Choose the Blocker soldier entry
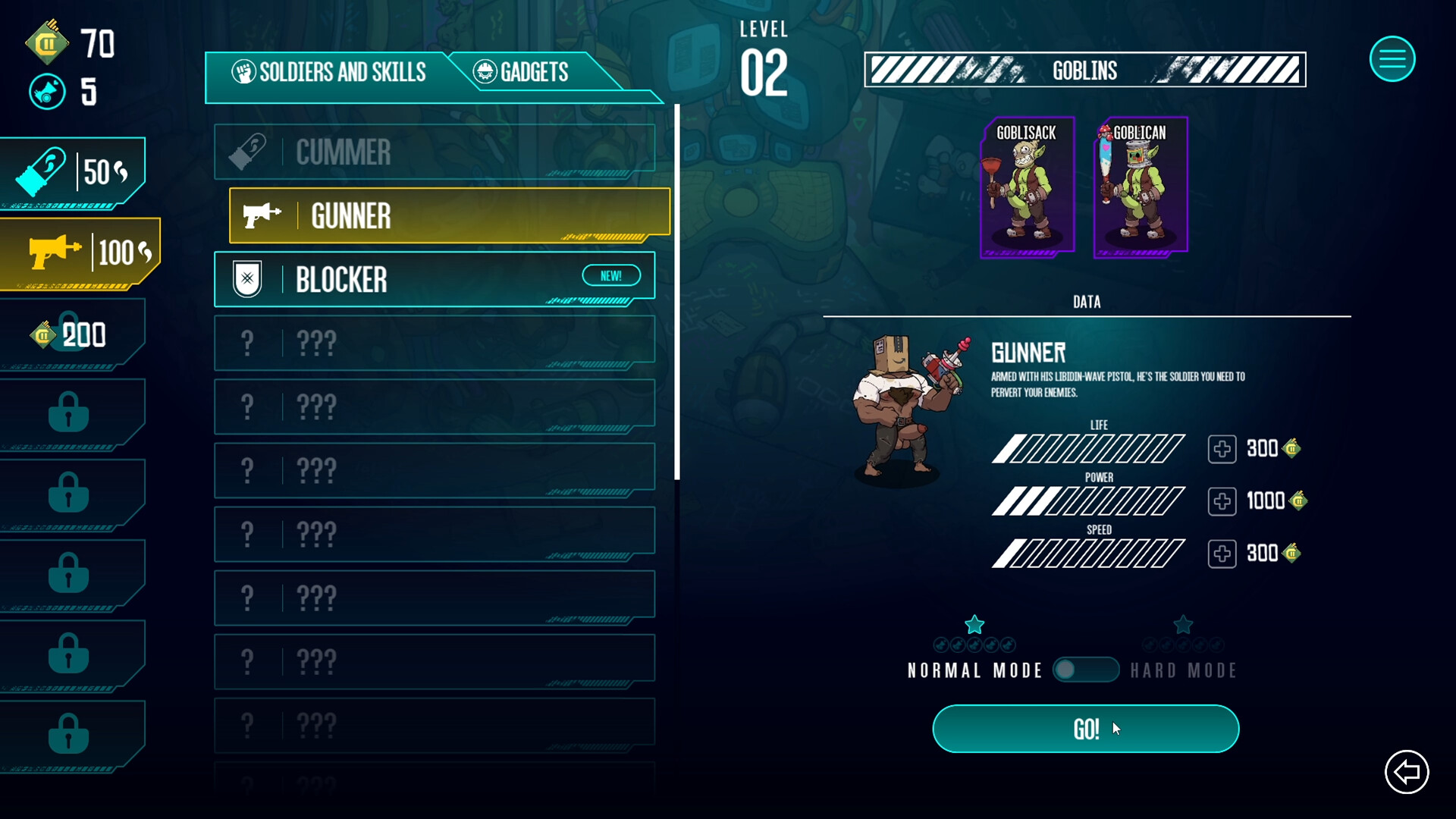The height and width of the screenshot is (819, 1456). pyautogui.click(x=434, y=280)
